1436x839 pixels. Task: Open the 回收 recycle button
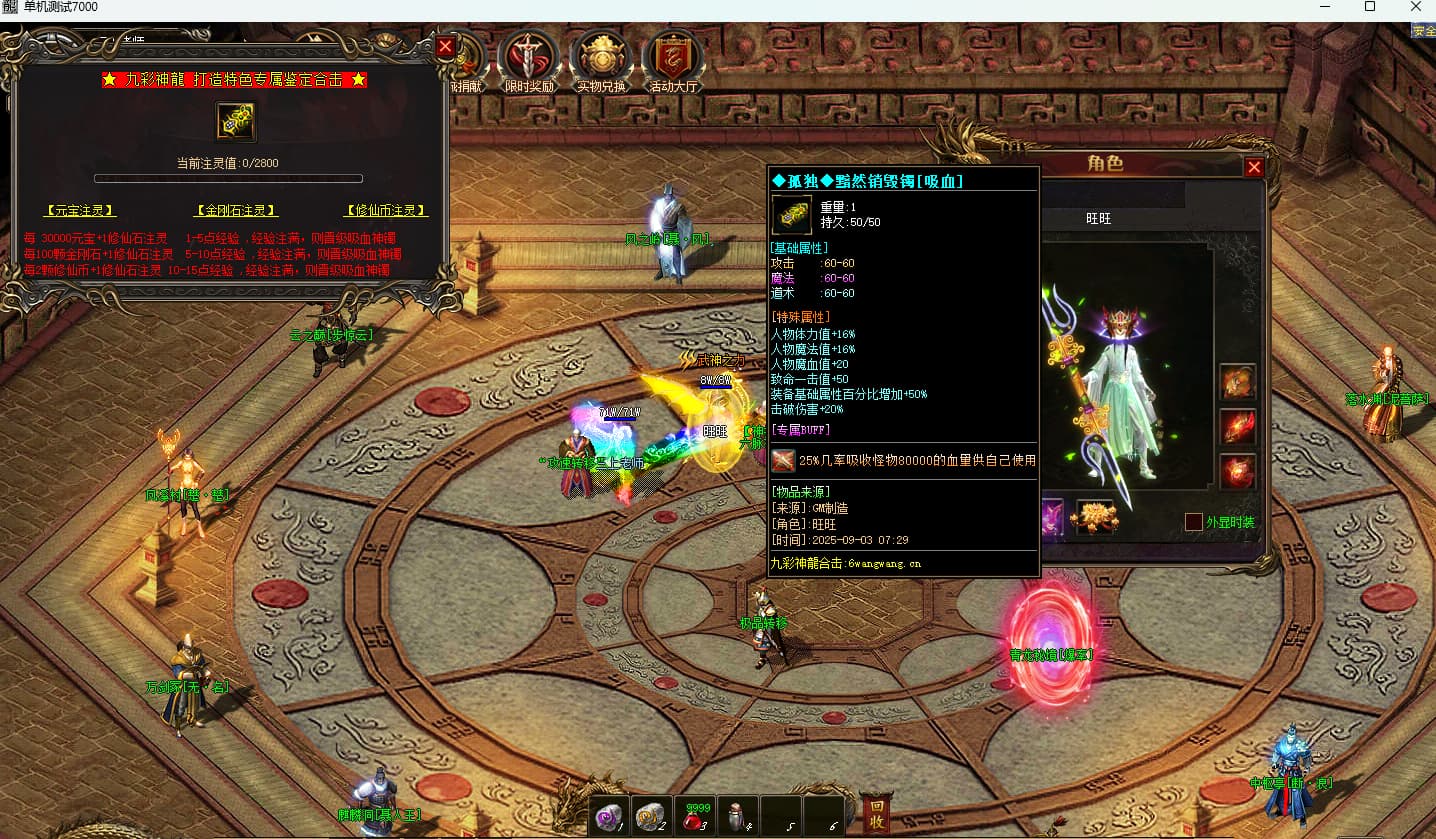pos(877,815)
